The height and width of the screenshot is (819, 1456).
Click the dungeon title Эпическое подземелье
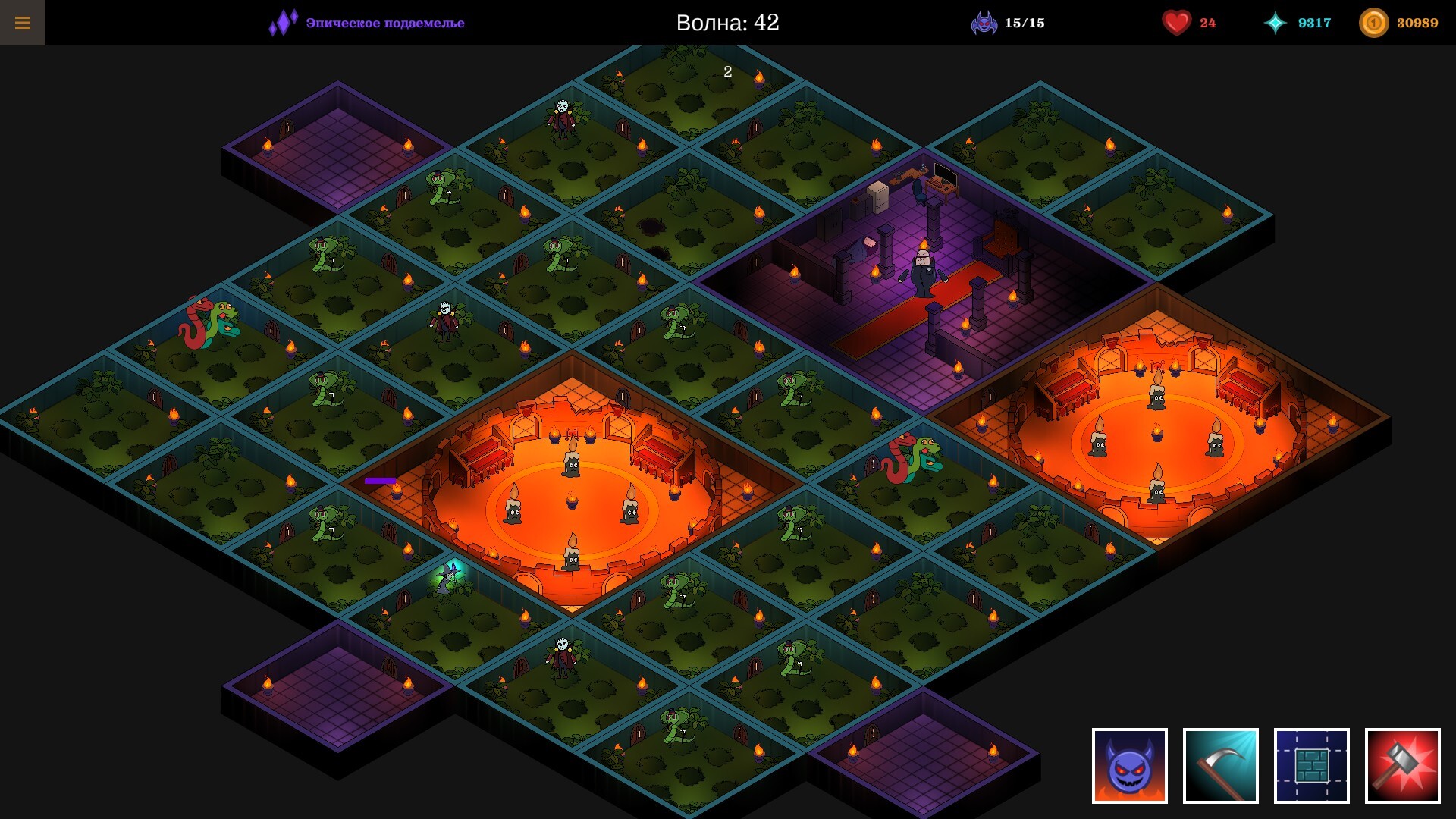pyautogui.click(x=383, y=23)
